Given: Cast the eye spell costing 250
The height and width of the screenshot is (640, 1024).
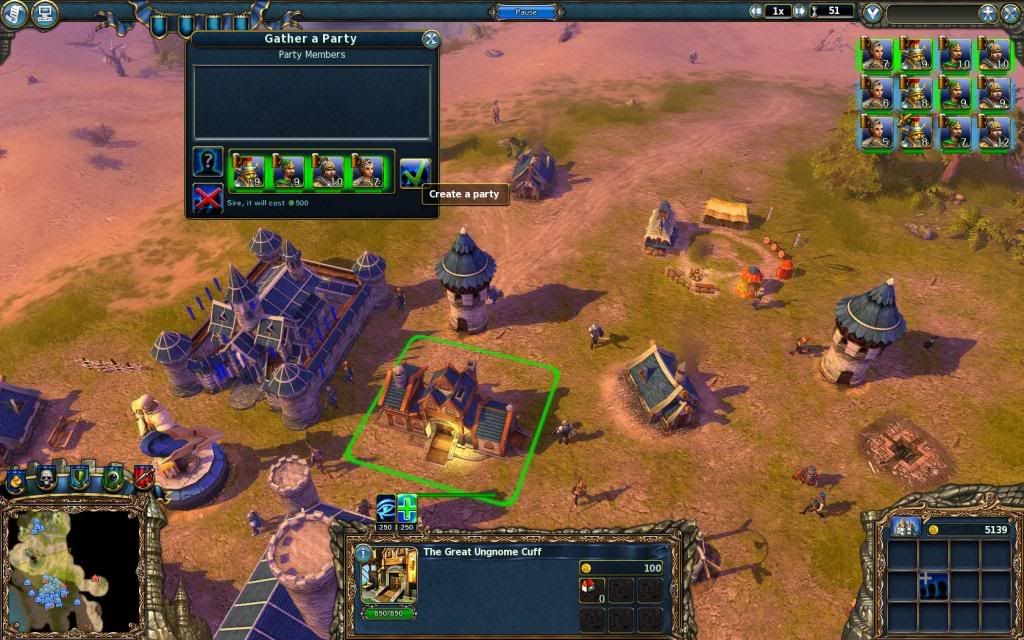Looking at the screenshot, I should click(x=386, y=507).
